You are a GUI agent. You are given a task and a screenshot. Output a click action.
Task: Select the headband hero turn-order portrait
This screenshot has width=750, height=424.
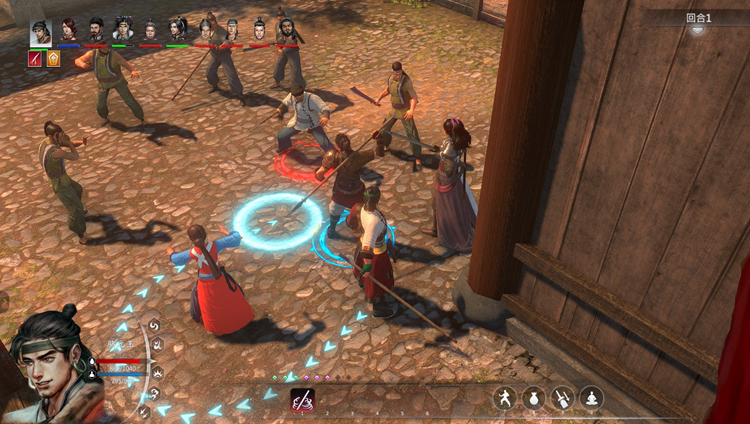[41, 30]
